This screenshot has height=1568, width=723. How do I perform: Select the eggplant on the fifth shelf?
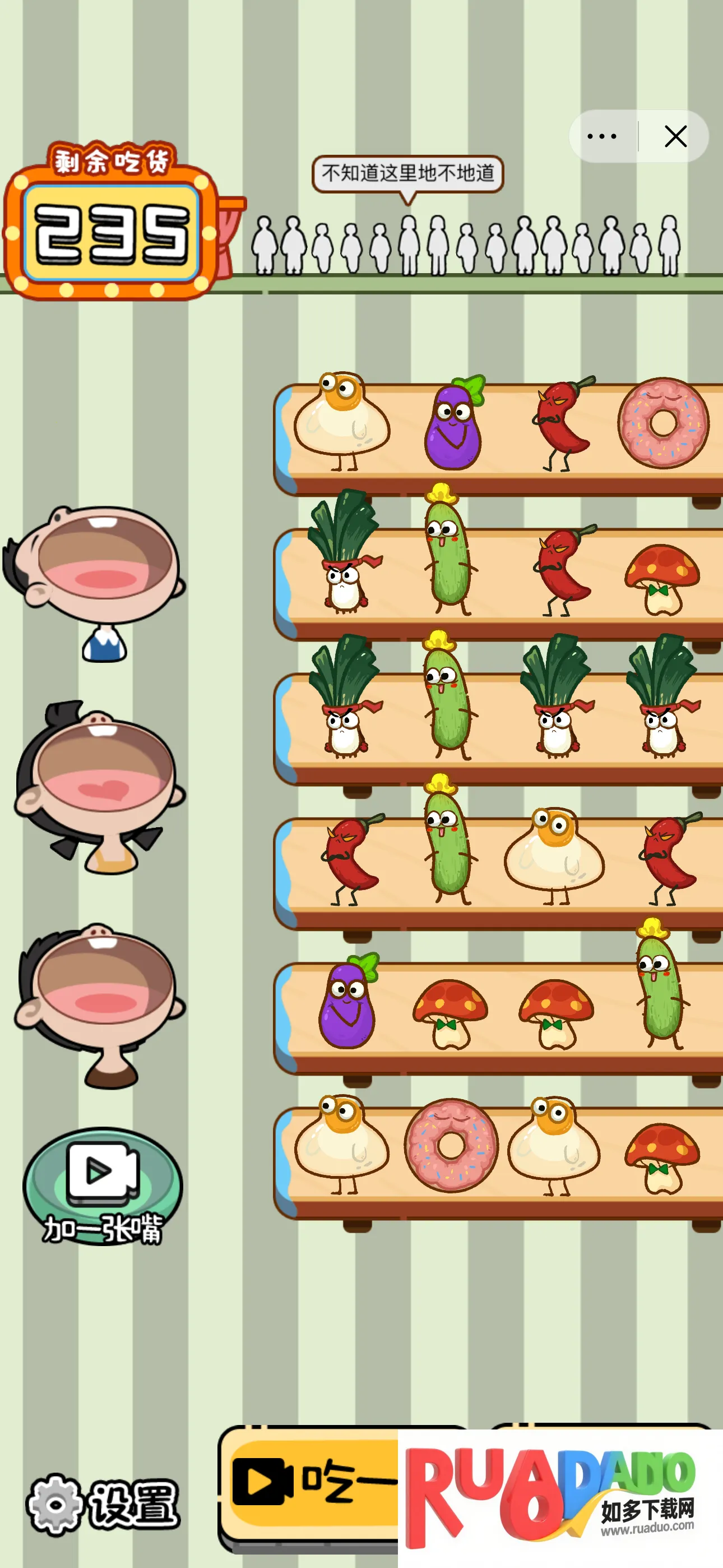click(347, 1003)
